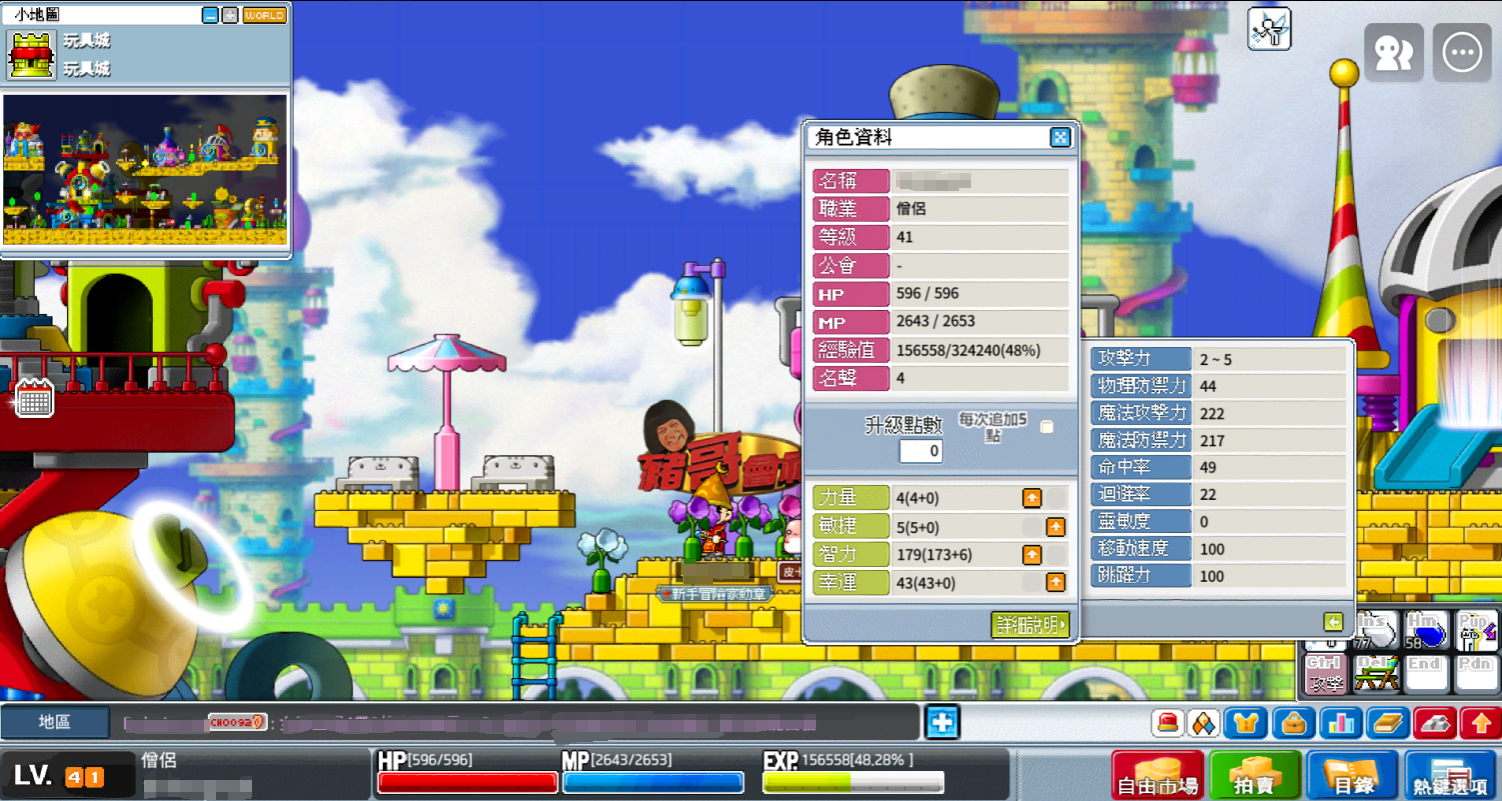Open the skill book icon

tap(1387, 722)
